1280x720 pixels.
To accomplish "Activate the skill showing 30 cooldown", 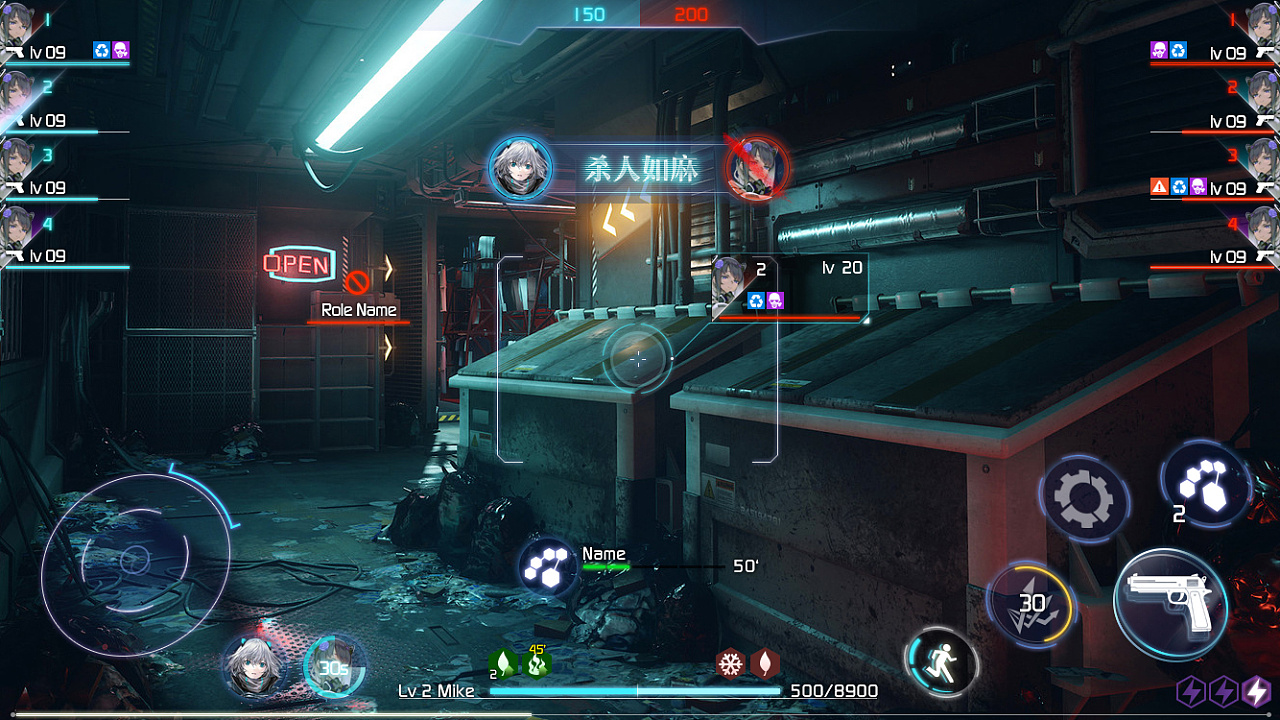I will (x=1031, y=603).
